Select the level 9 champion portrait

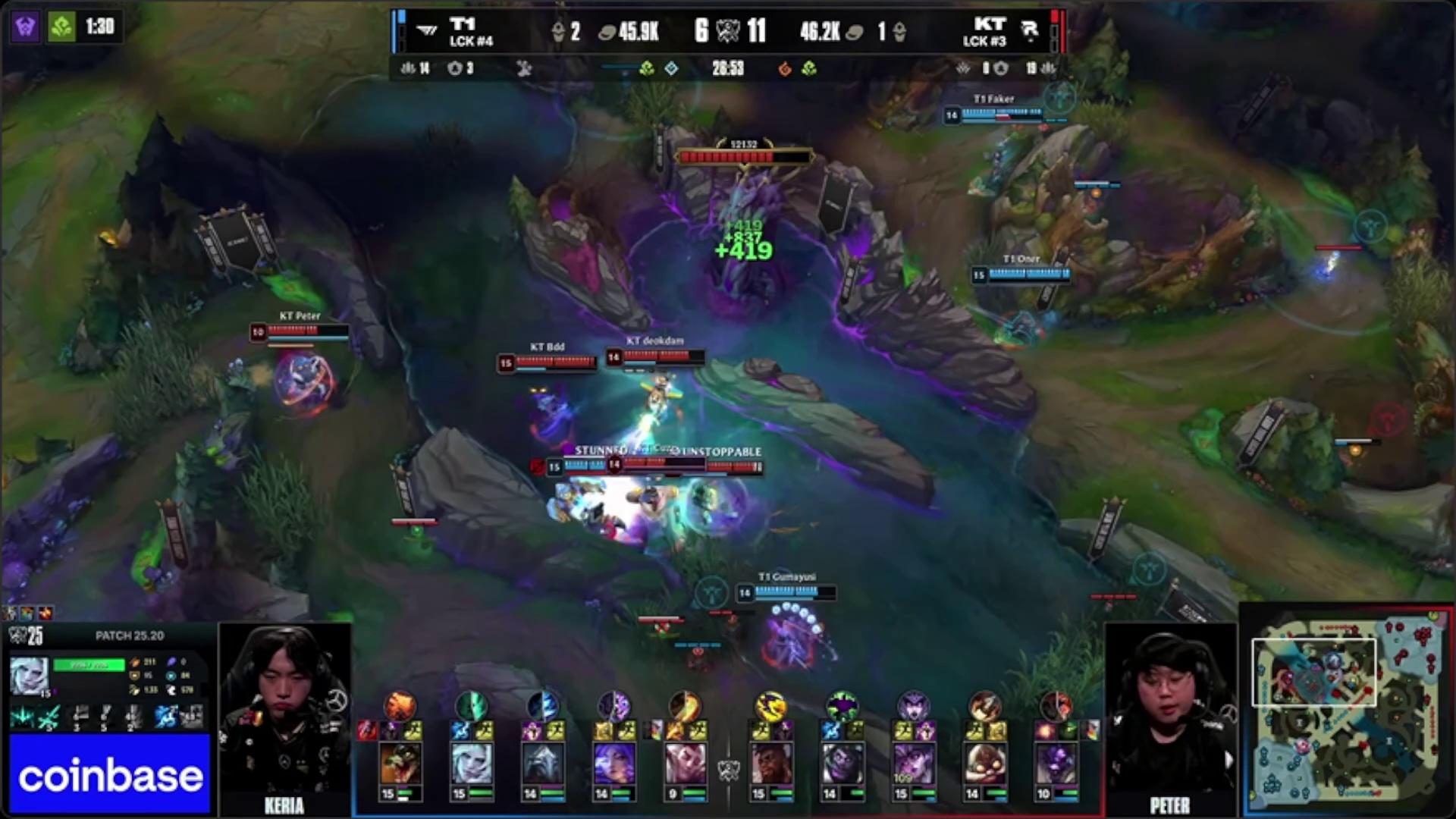pos(685,764)
